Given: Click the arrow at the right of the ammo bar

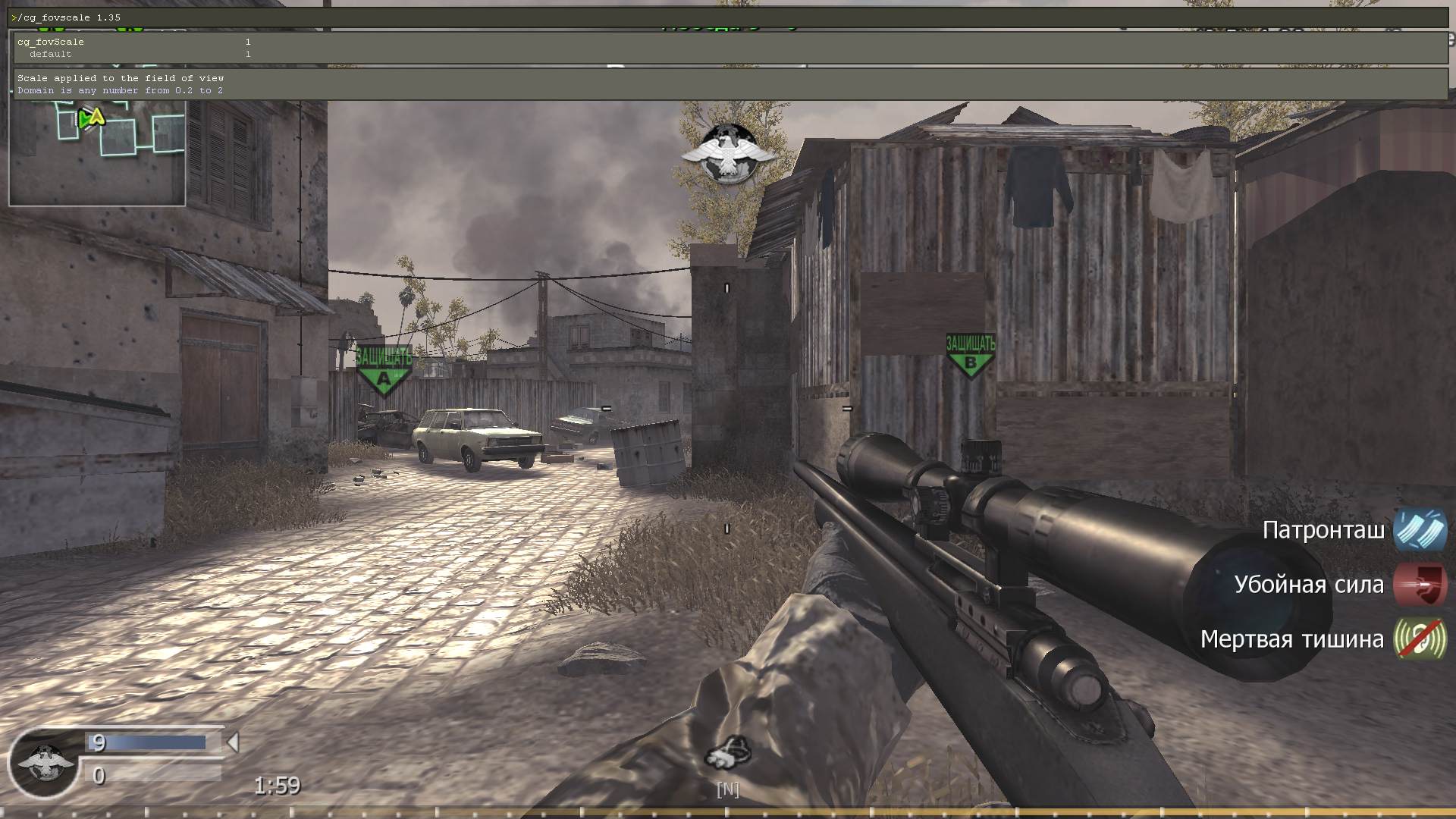Looking at the screenshot, I should tap(232, 744).
